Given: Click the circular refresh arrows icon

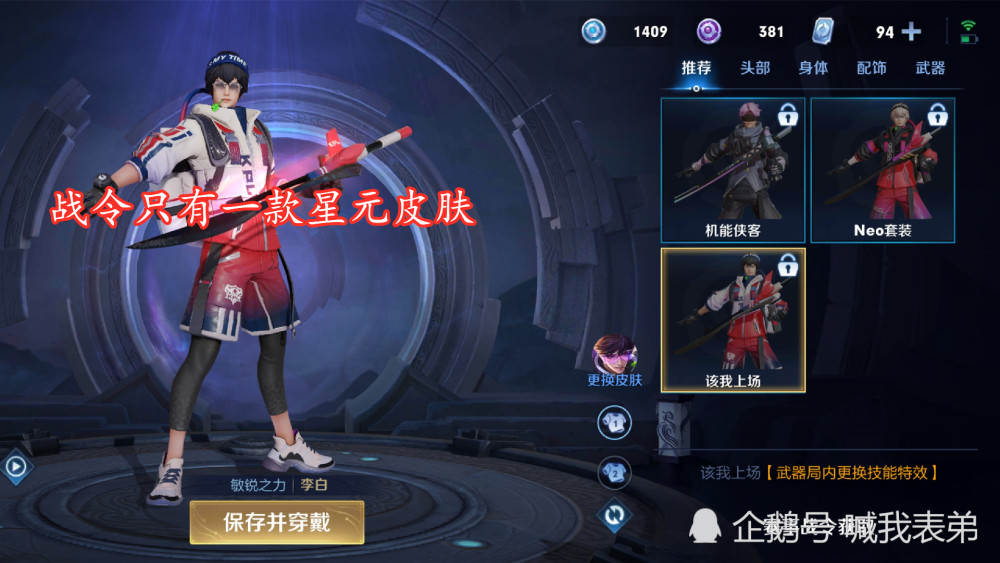Looking at the screenshot, I should coord(614,515).
